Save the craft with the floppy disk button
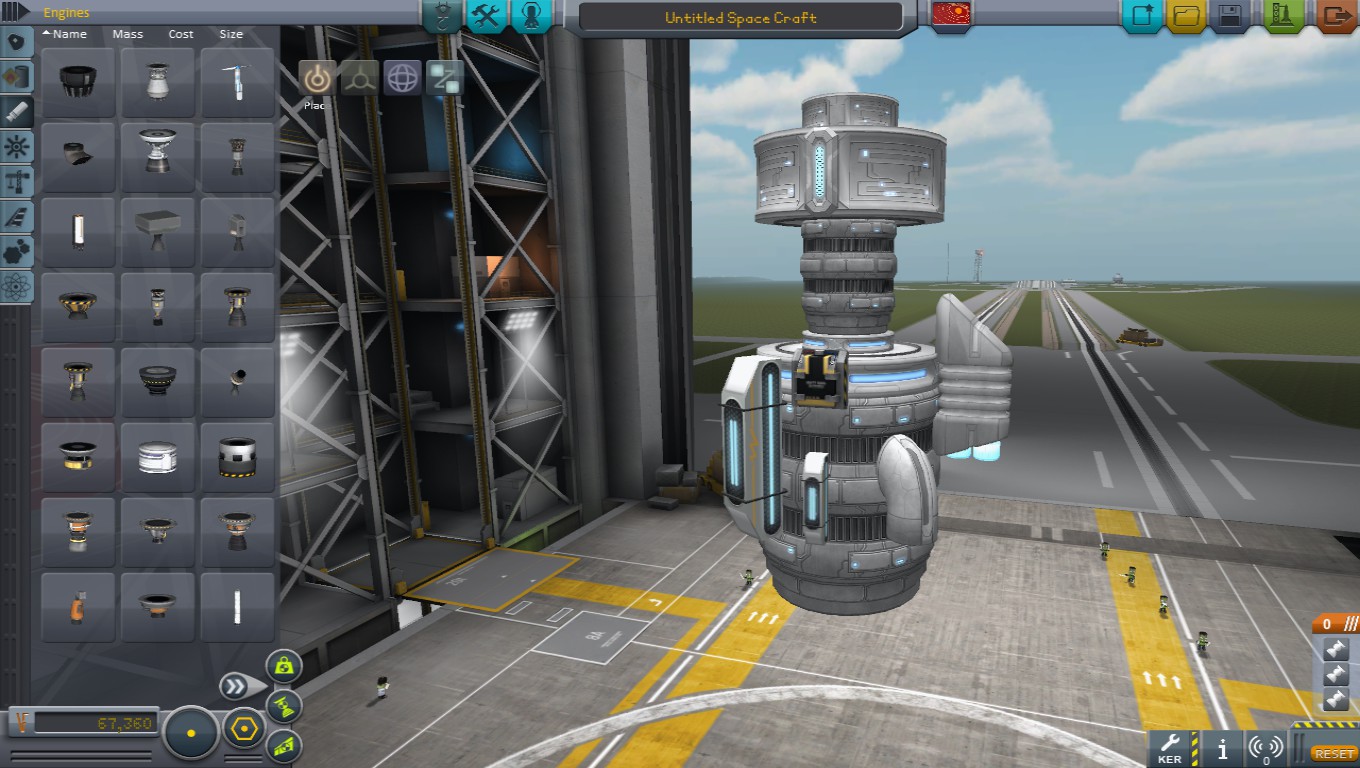Image resolution: width=1360 pixels, height=768 pixels. pos(1230,16)
